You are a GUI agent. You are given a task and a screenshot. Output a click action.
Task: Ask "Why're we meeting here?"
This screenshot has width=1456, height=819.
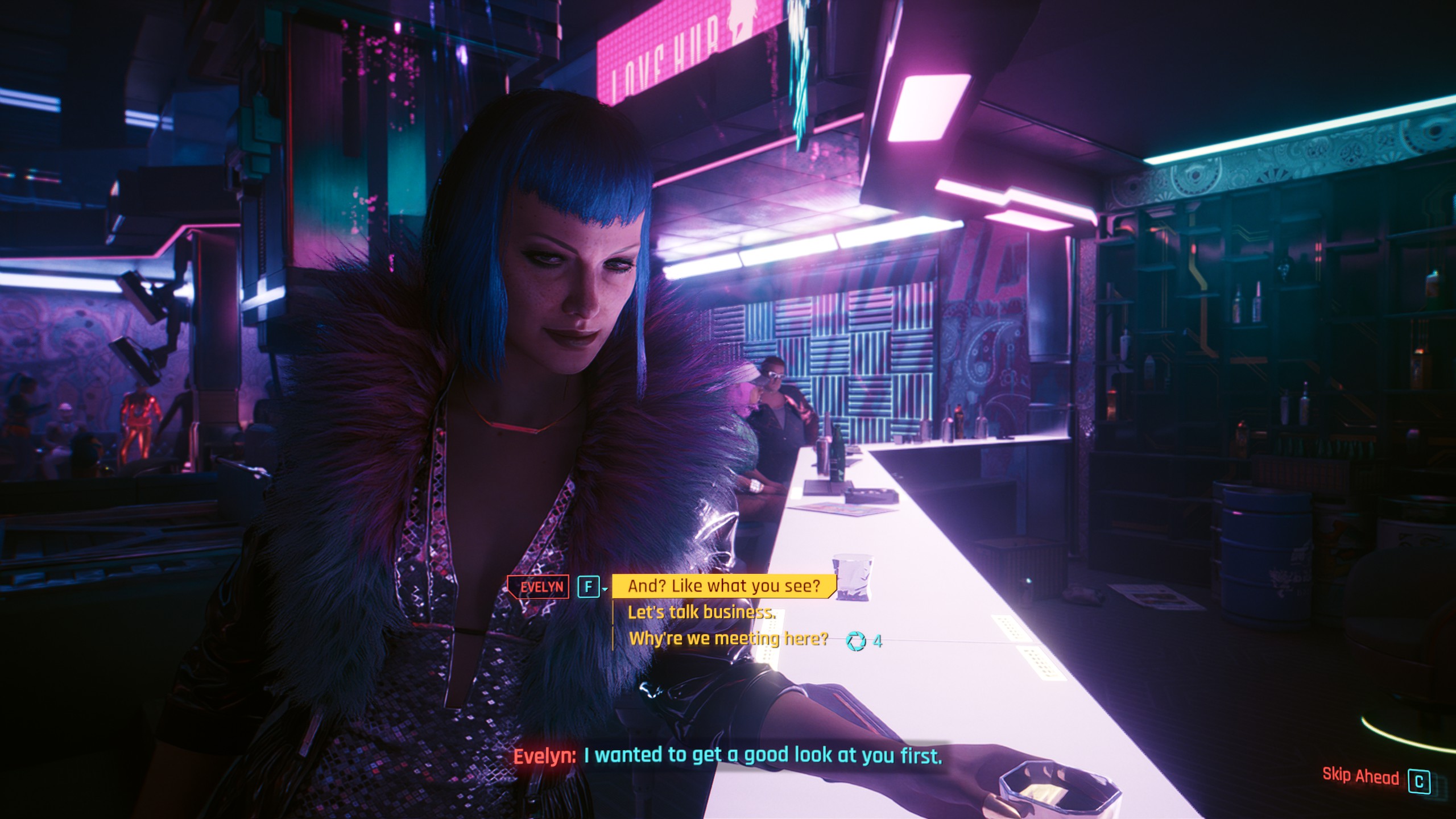(x=728, y=639)
